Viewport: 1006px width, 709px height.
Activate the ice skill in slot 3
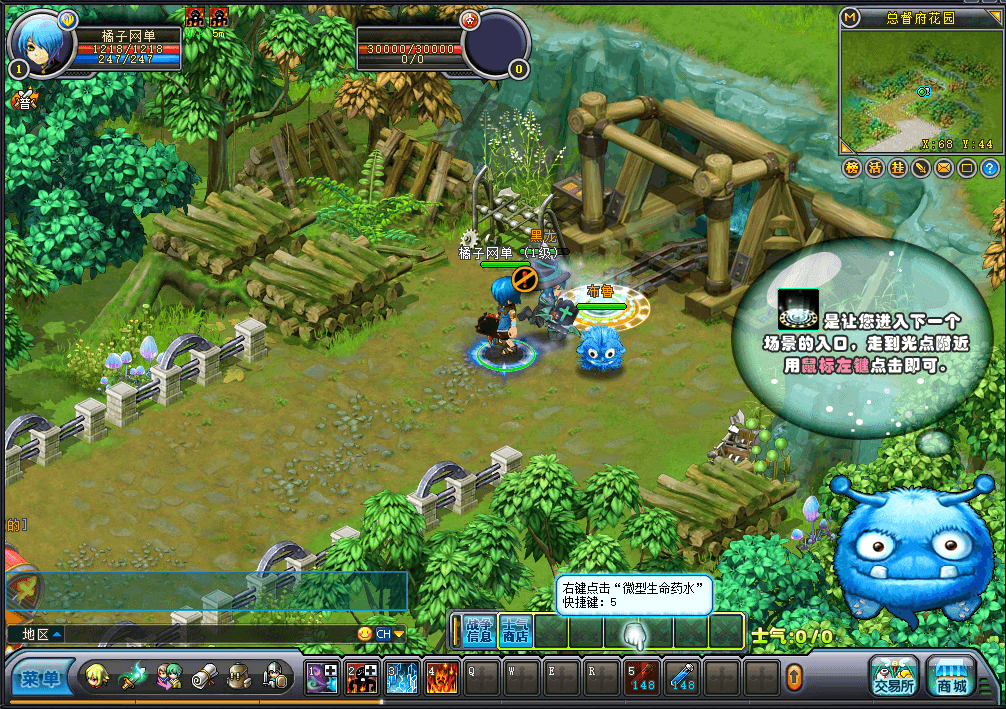tap(402, 677)
